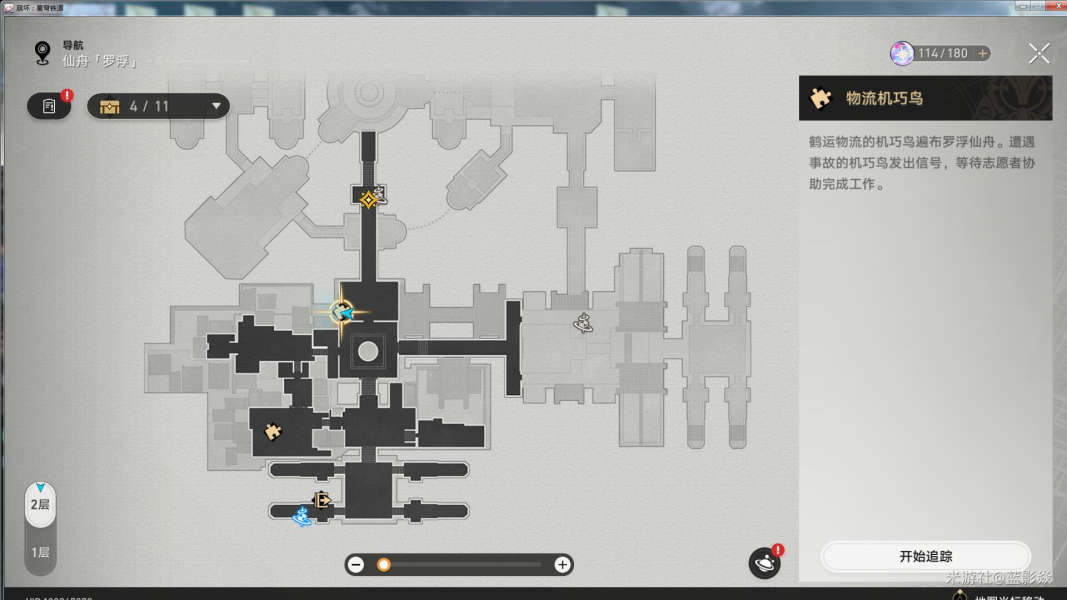Click the map zoom slider handle
1067x600 pixels.
384,565
